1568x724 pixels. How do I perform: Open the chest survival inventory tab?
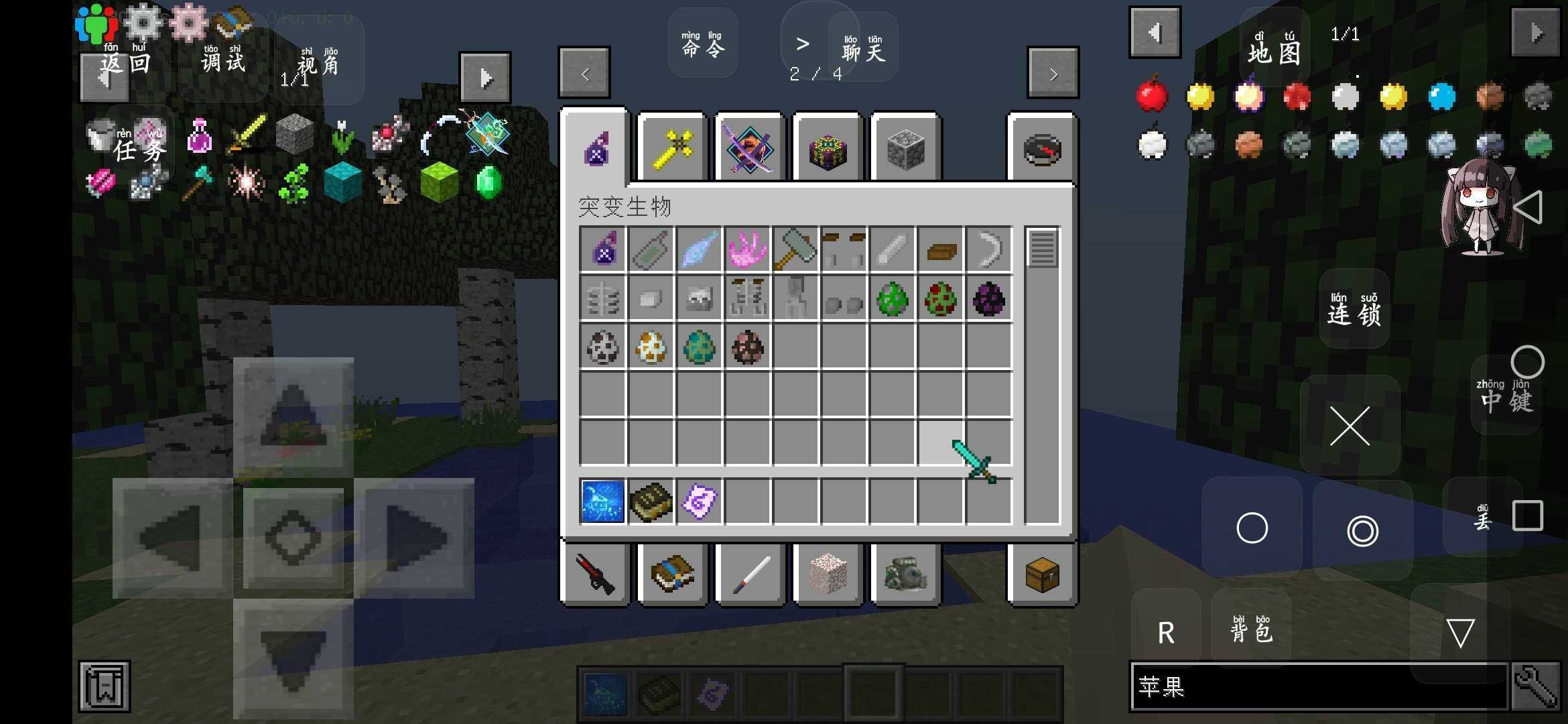coord(1042,575)
